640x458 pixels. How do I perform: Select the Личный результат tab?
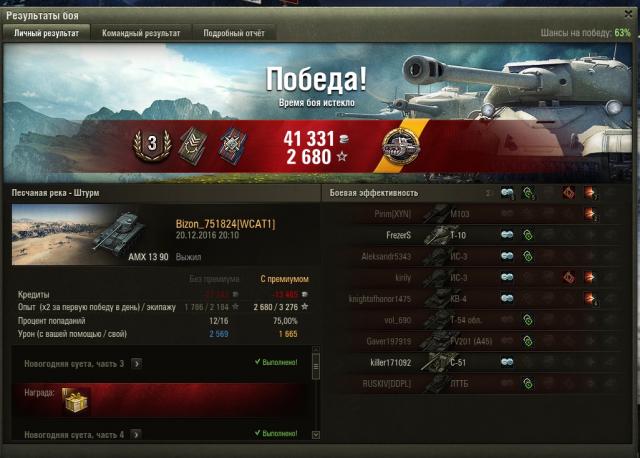47,33
